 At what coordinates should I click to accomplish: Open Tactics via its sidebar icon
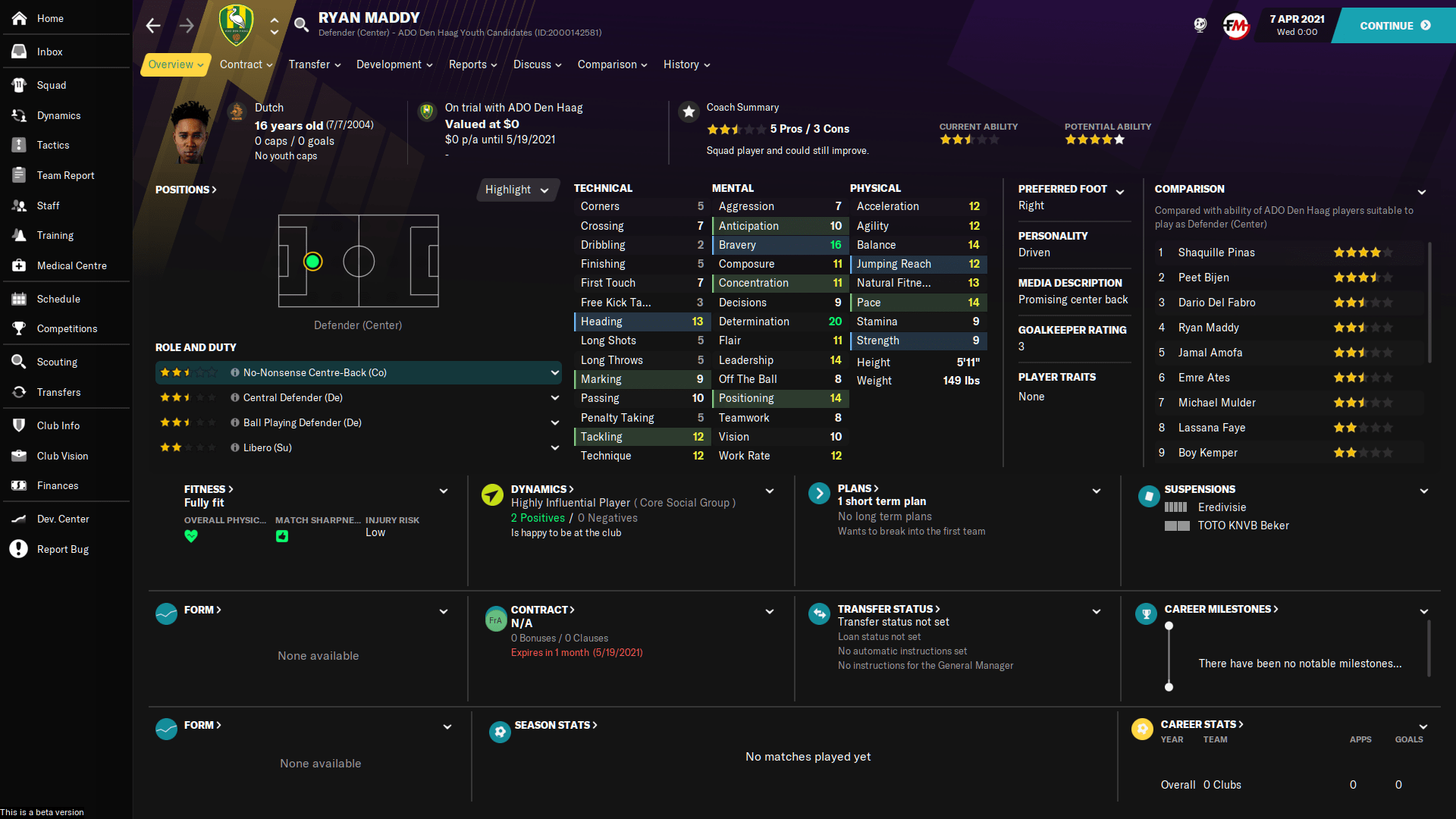pos(20,145)
